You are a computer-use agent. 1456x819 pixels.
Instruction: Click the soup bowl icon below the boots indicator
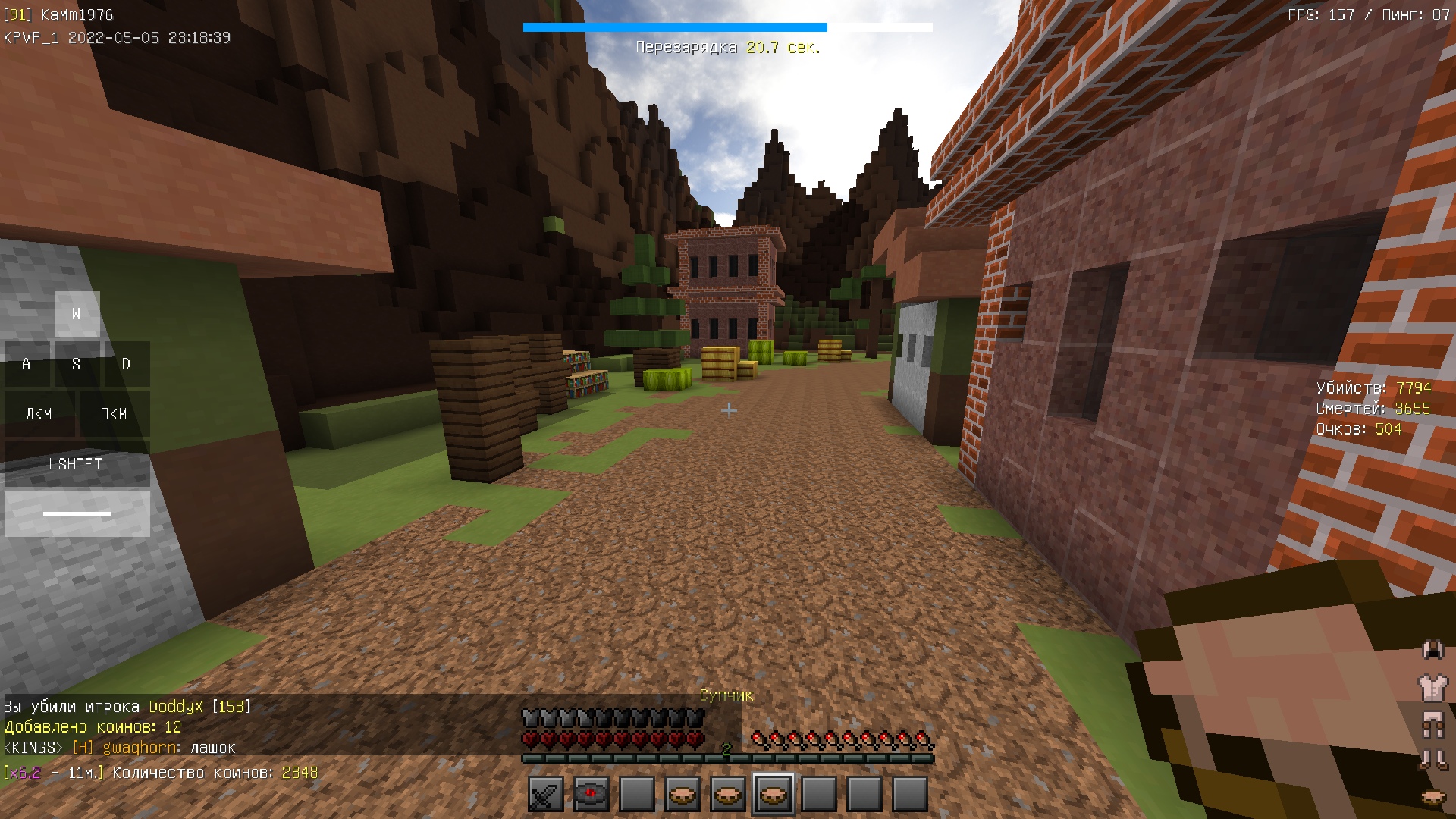click(1432, 796)
